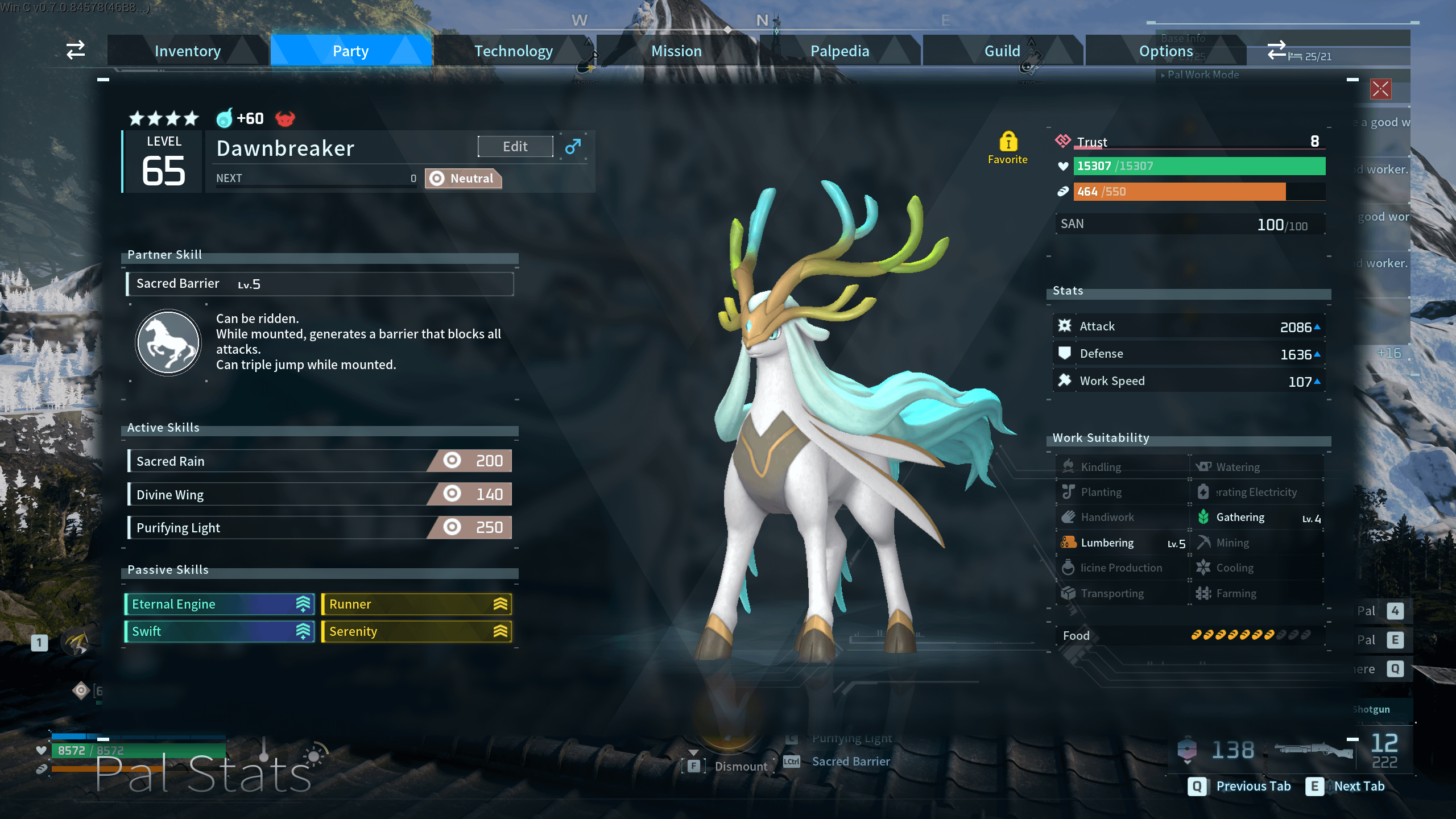Click the Sacred Barrier partner skill icon
The width and height of the screenshot is (1456, 819).
[168, 342]
